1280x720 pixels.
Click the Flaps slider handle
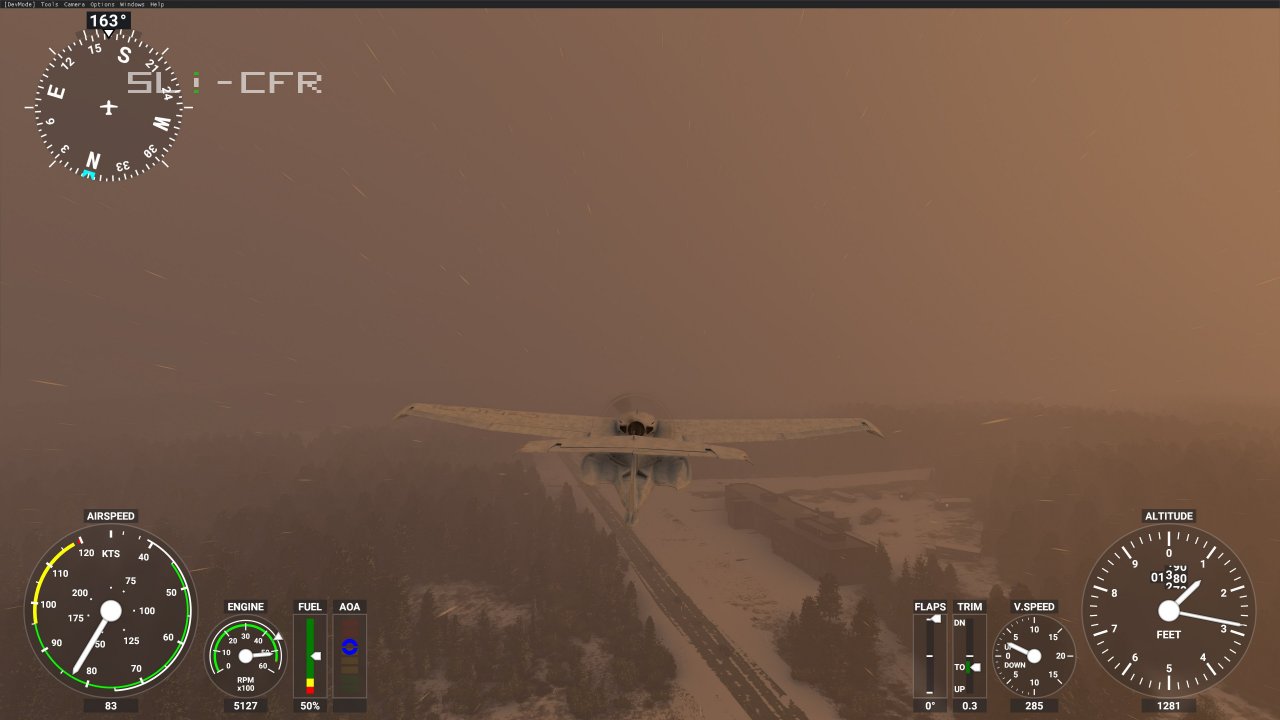pyautogui.click(x=935, y=619)
